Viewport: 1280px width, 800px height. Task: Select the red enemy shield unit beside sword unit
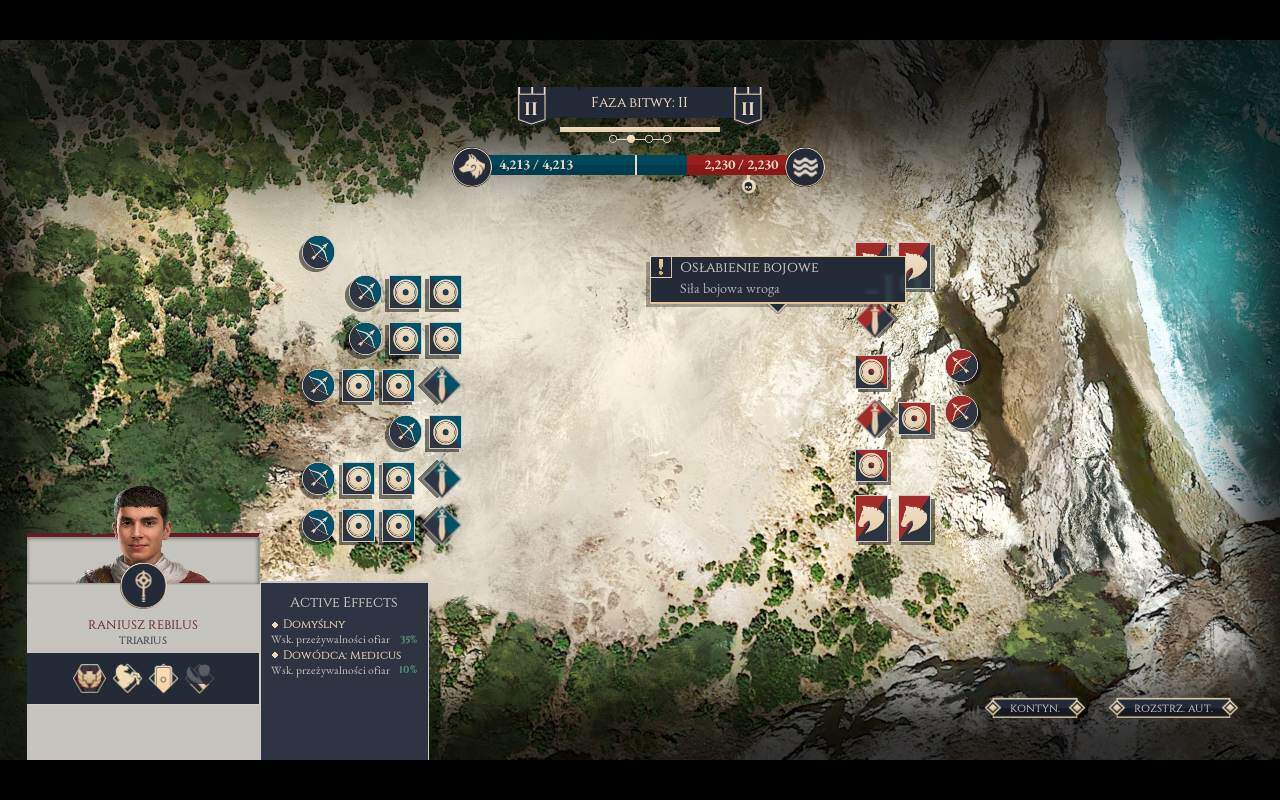[x=914, y=418]
